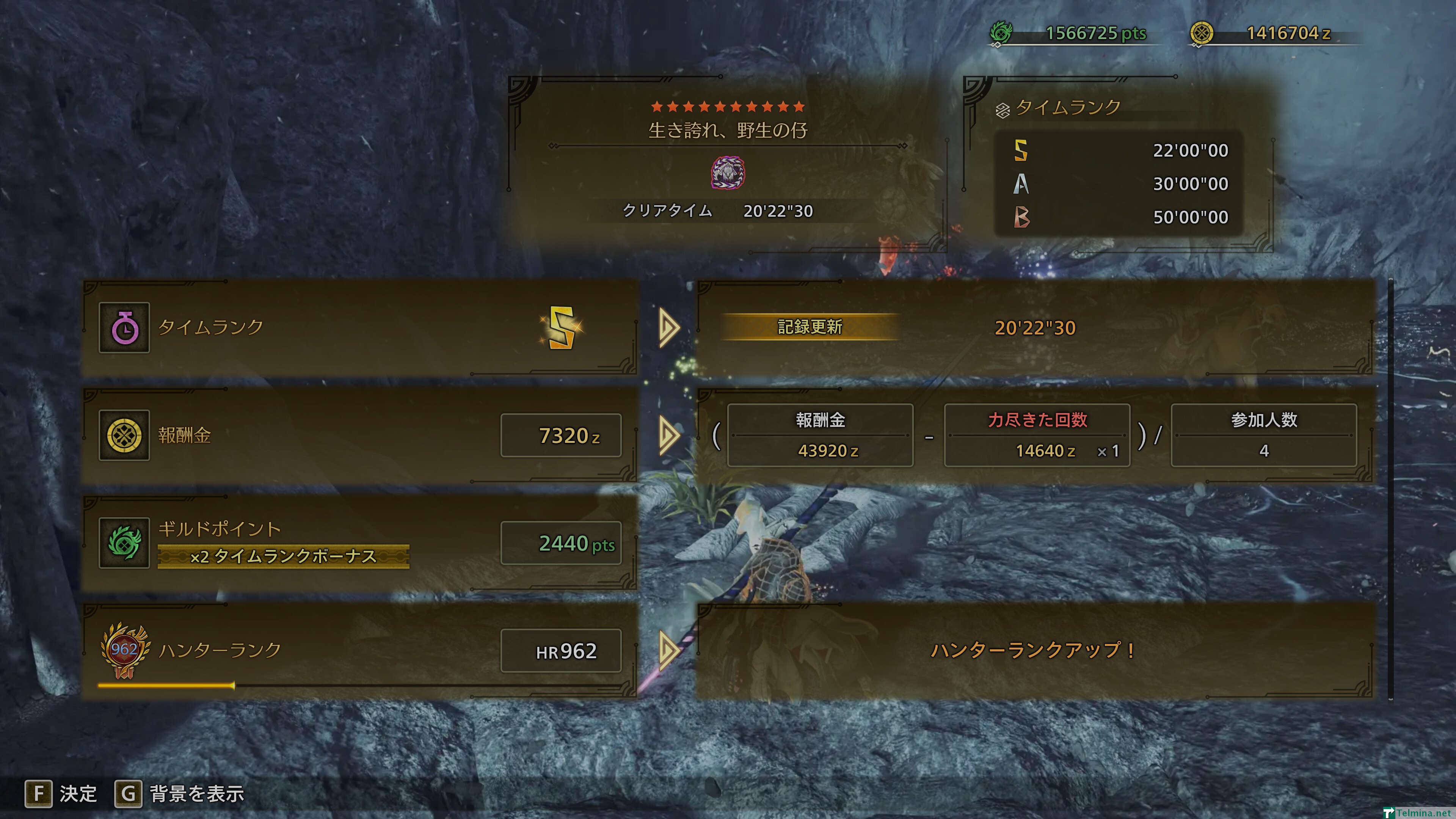Select the ハンターランク row
Image resolution: width=1456 pixels, height=819 pixels.
[x=360, y=651]
